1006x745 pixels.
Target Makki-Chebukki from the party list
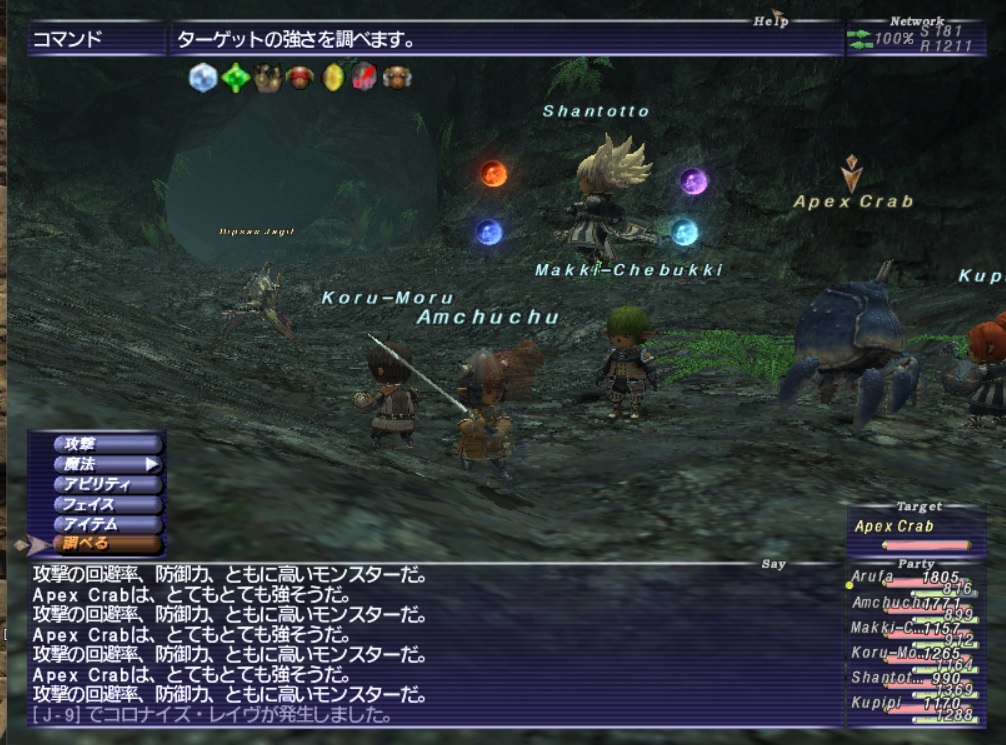point(903,629)
